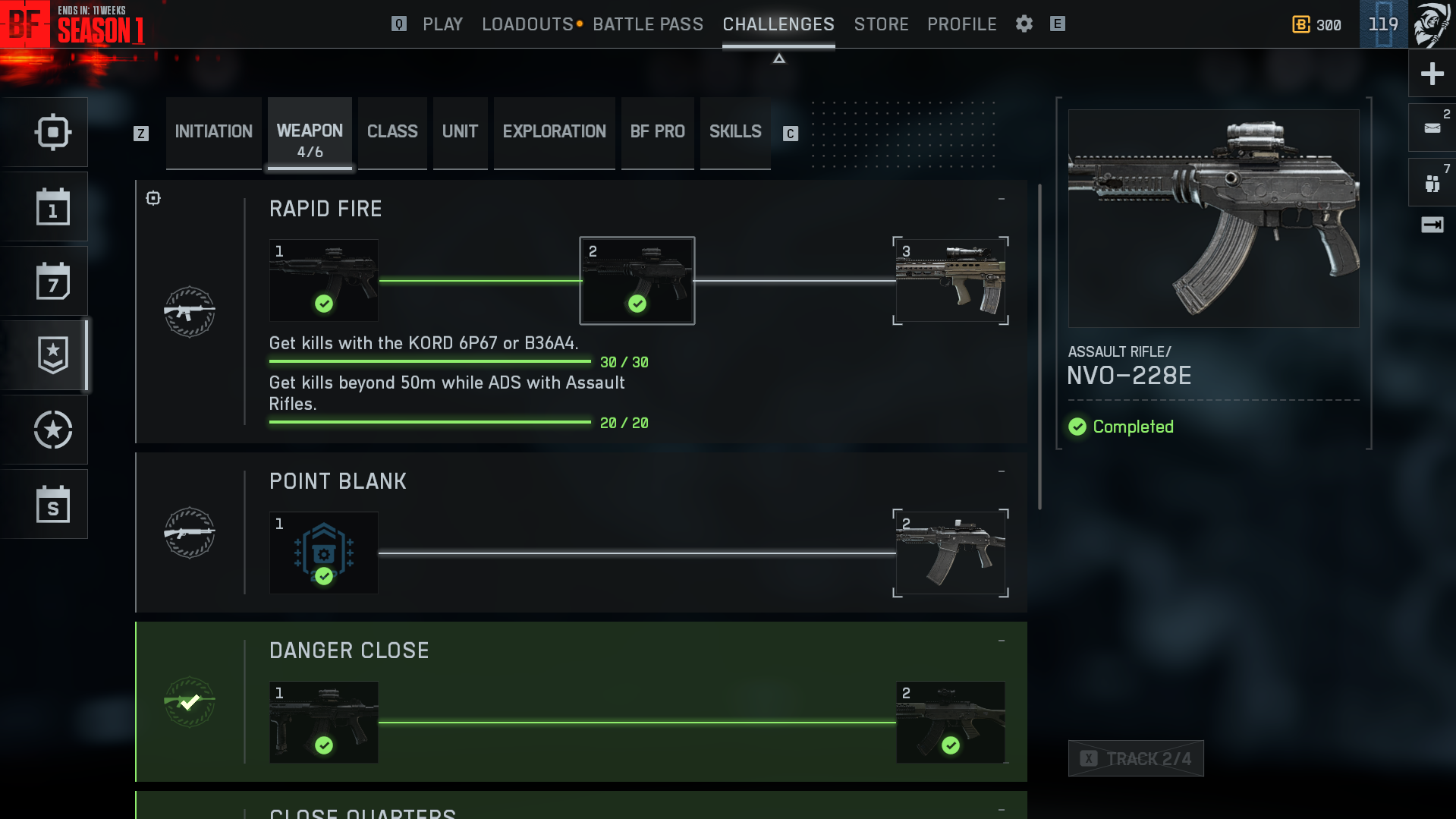Viewport: 1456px width, 819px height.
Task: Open the Battle Pass page
Action: 648,24
